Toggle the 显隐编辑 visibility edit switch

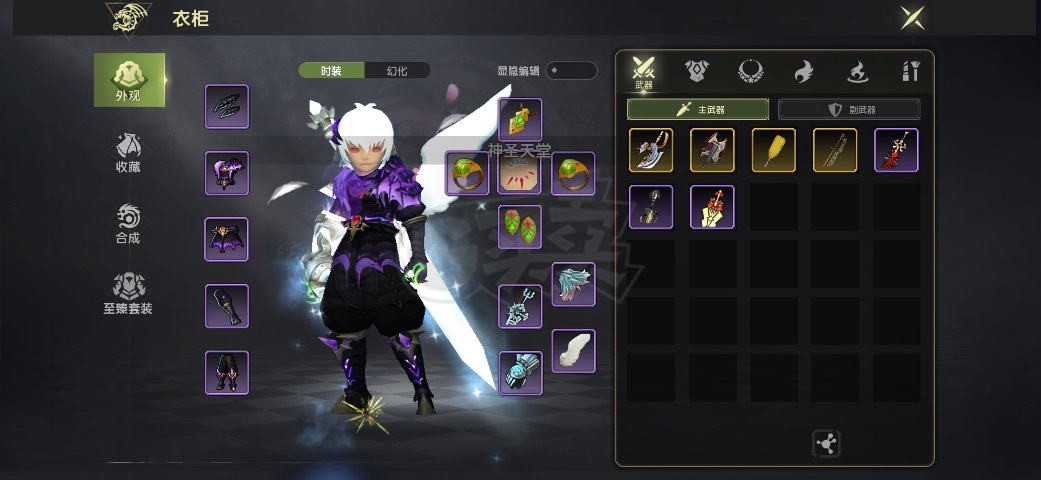571,71
